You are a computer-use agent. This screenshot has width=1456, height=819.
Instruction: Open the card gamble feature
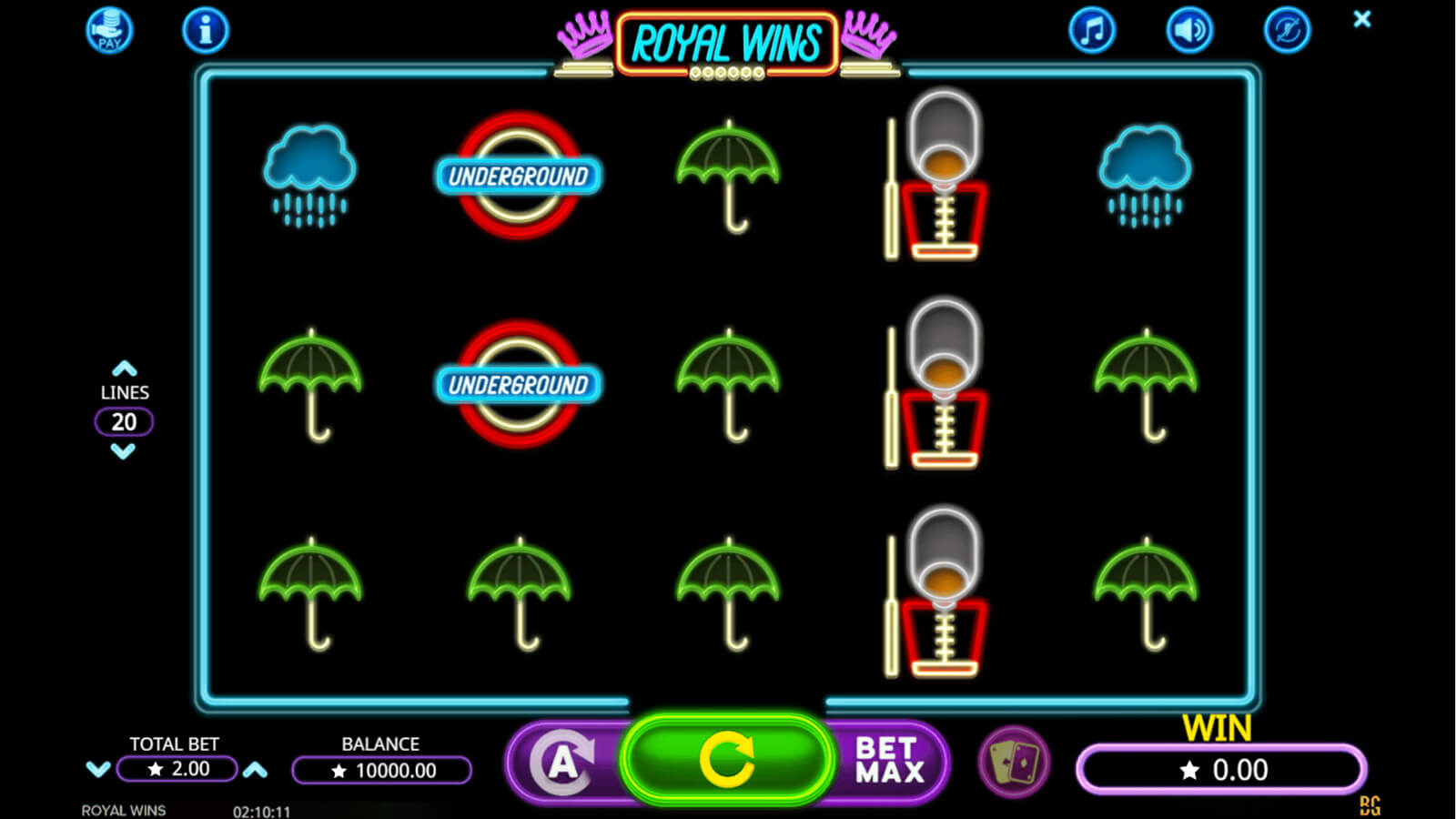coord(1013,762)
